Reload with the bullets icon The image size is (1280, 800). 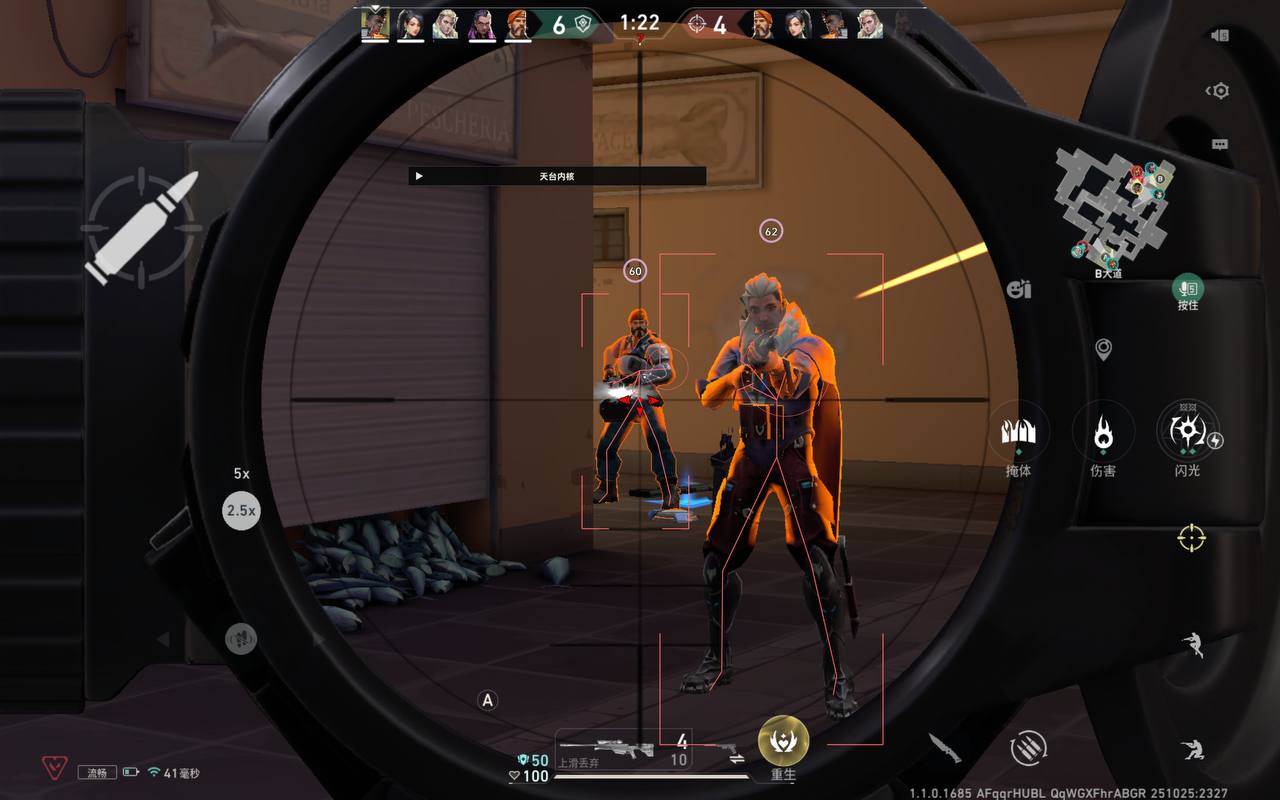[1027, 746]
